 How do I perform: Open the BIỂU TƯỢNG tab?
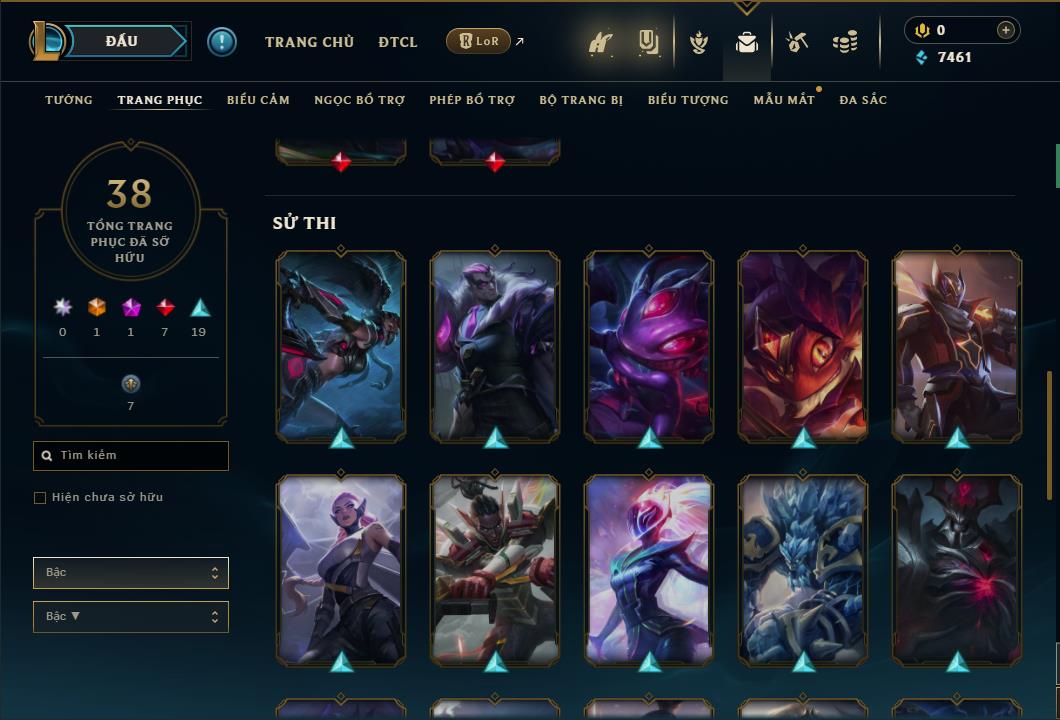(688, 100)
